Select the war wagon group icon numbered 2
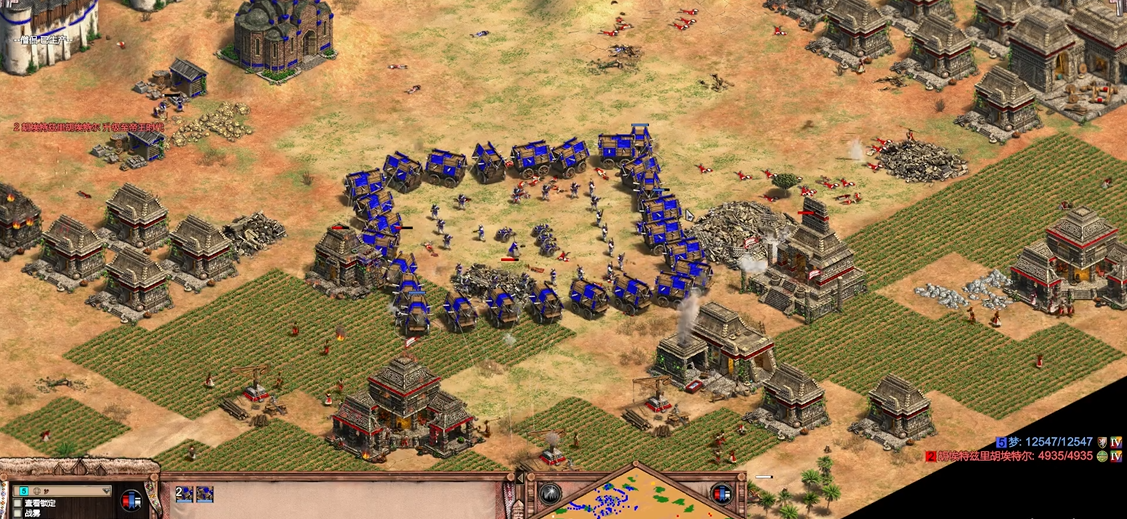The height and width of the screenshot is (519, 1127). coord(184,493)
